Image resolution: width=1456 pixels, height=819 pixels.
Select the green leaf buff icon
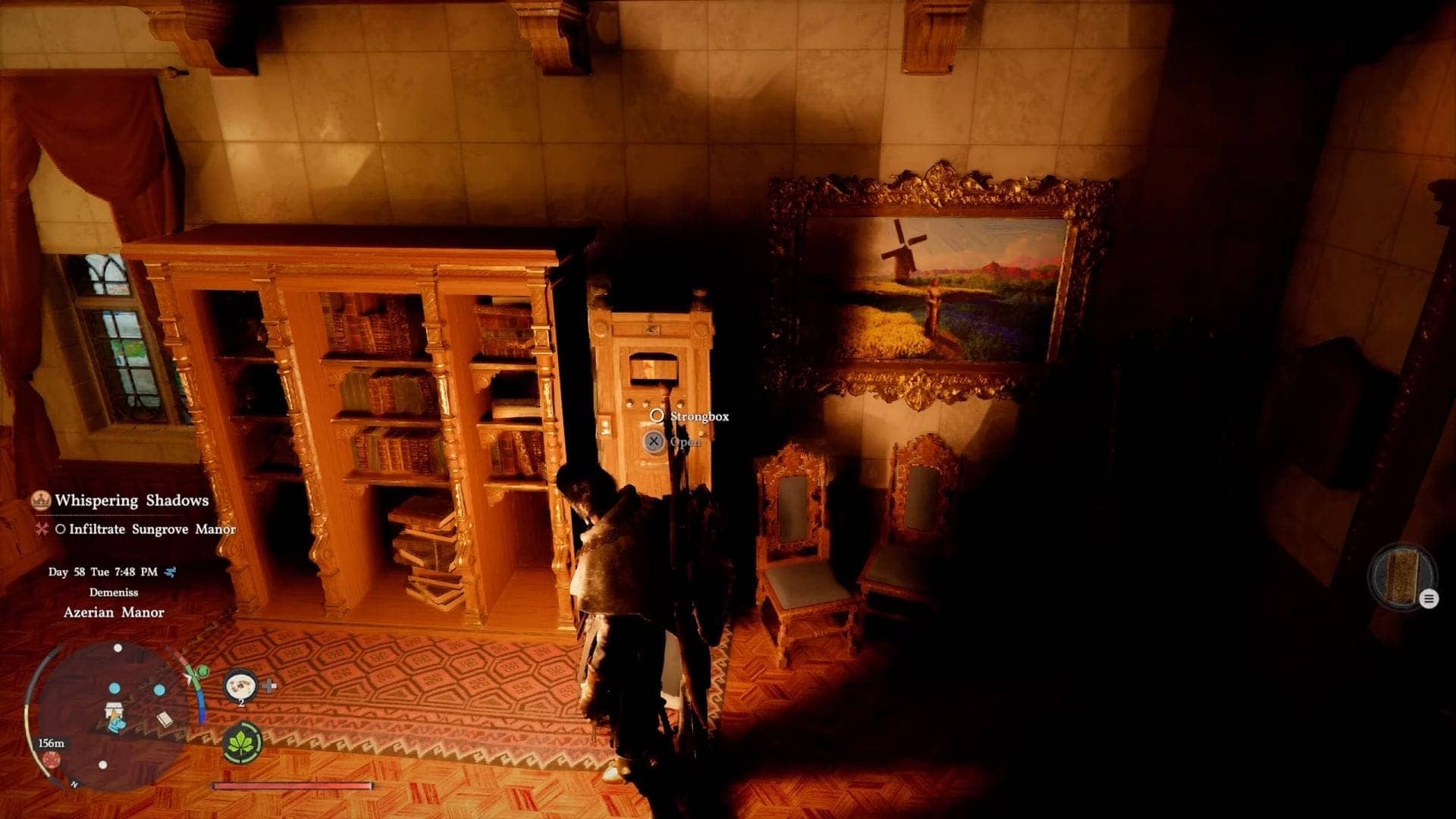[x=241, y=743]
